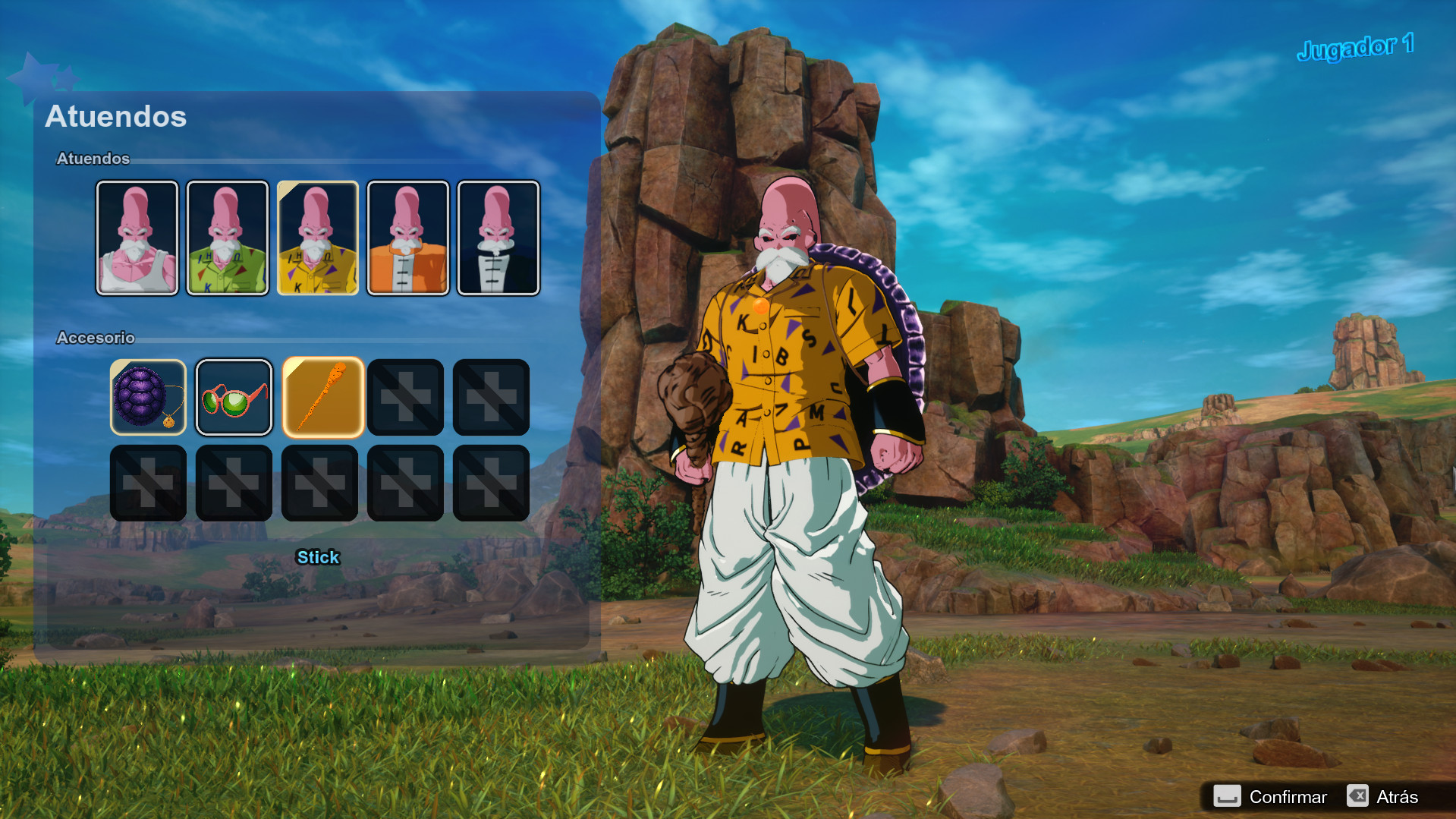The image size is (1456, 819).
Task: Select the turtle shell necklace accessory
Action: (148, 396)
